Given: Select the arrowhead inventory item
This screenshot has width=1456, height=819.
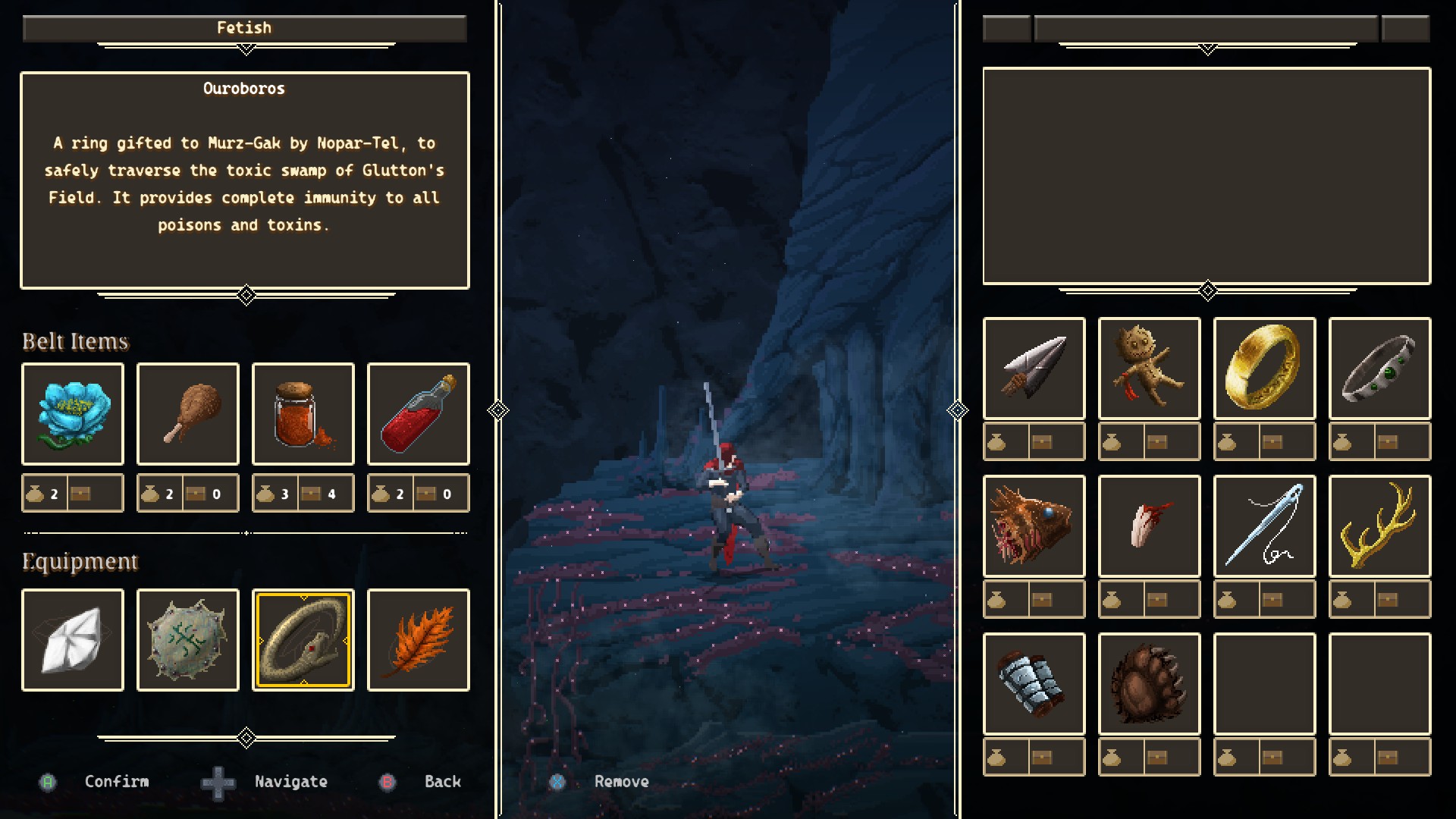Looking at the screenshot, I should pos(1034,369).
